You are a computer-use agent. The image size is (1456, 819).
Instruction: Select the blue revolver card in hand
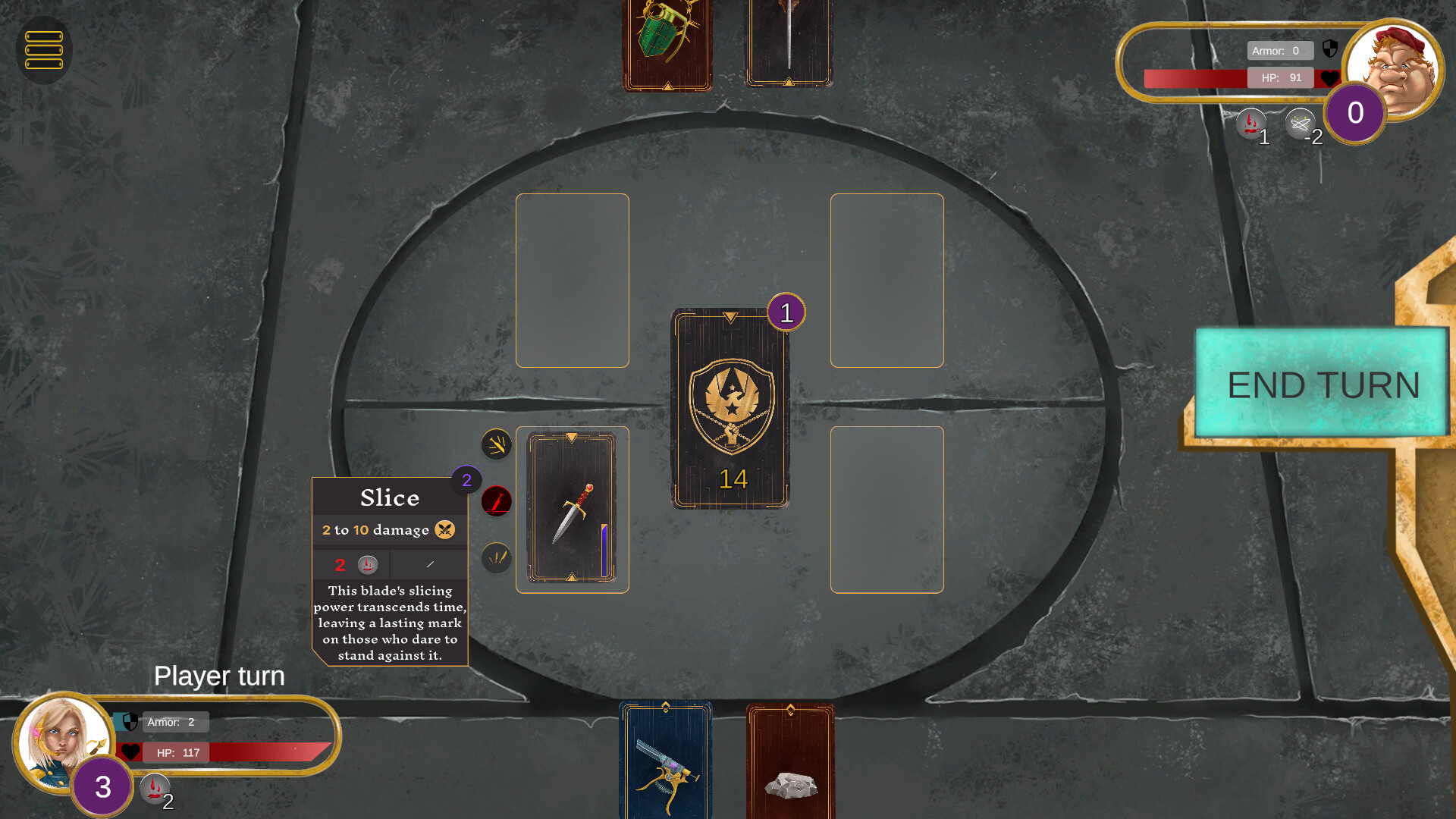[666, 762]
